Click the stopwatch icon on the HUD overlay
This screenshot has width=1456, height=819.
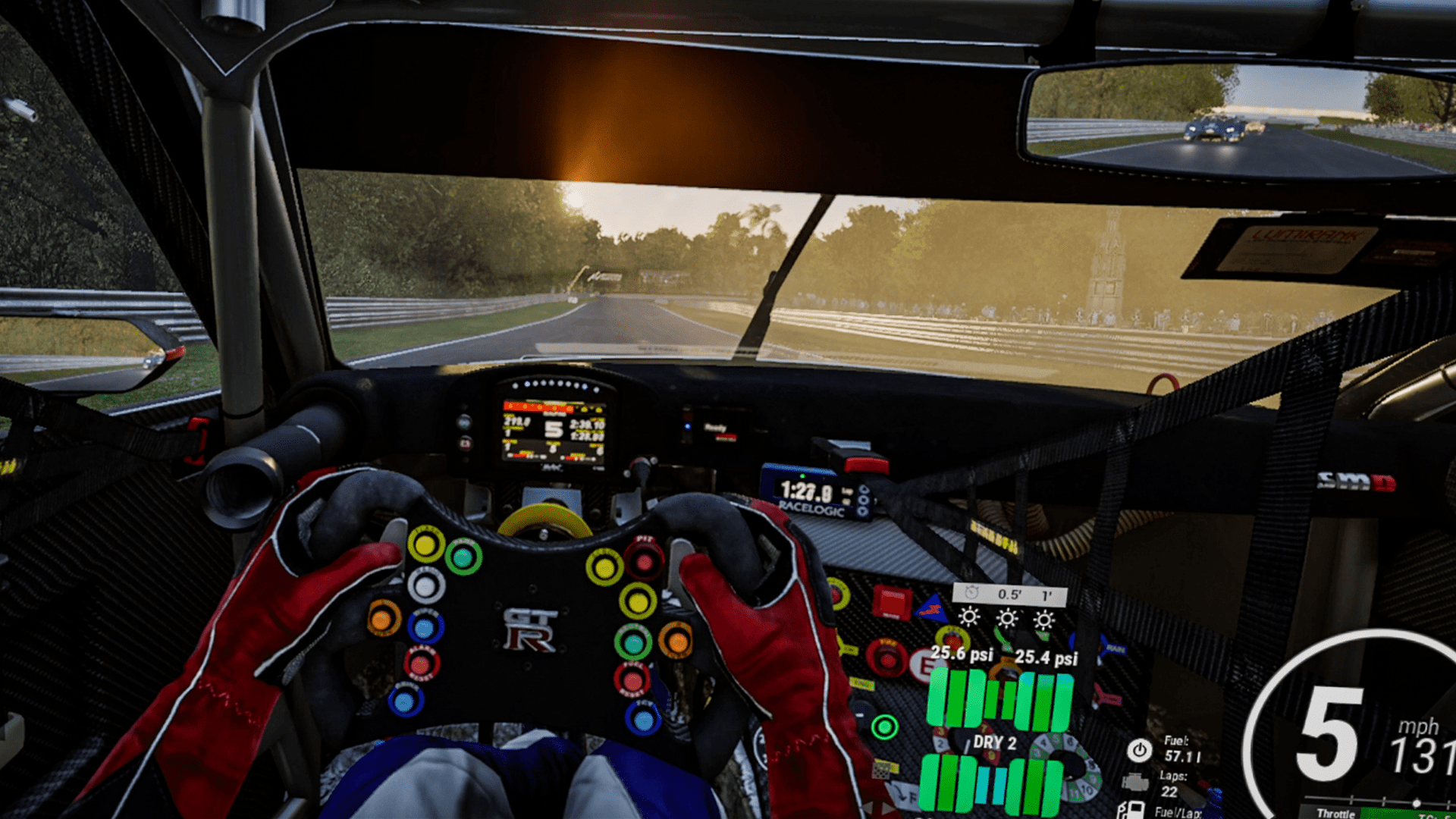[972, 592]
